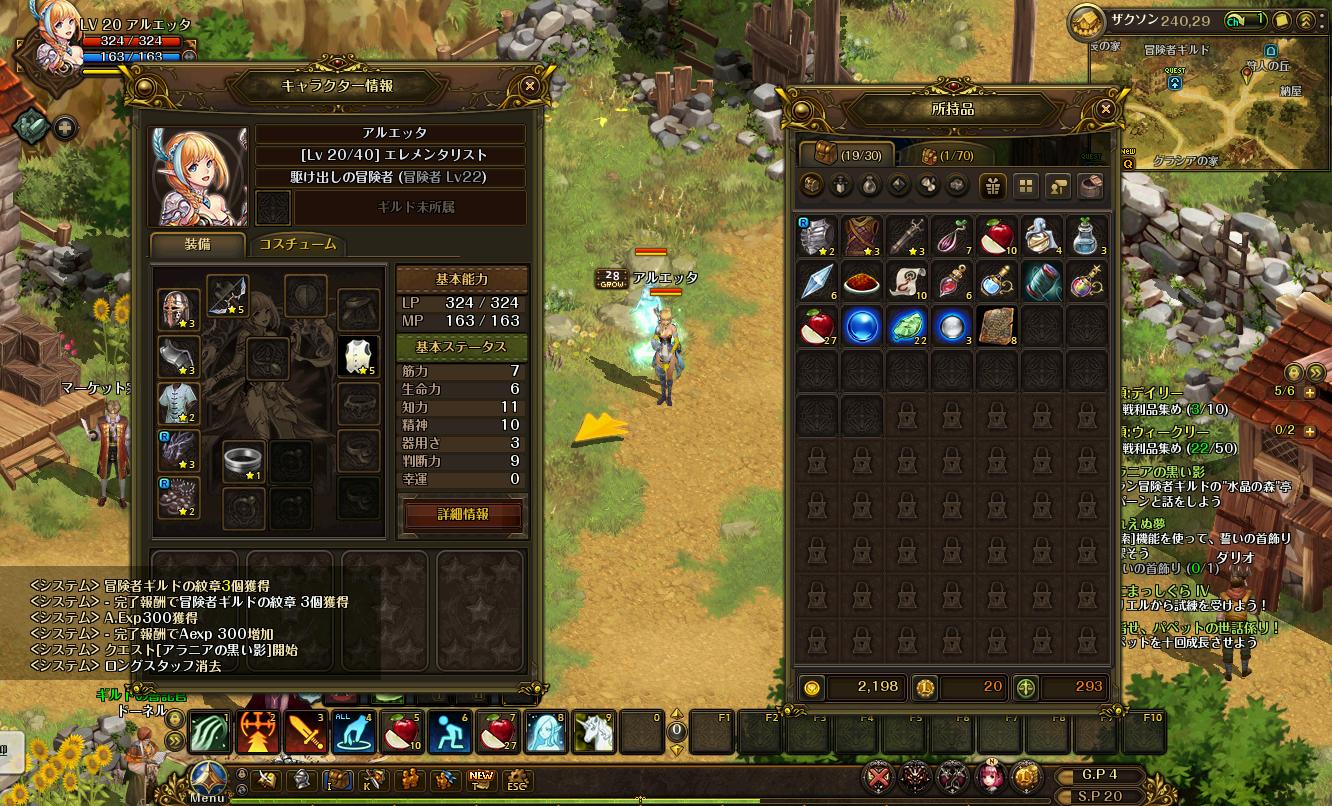Pick the green leaf item stack of 22
The width and height of the screenshot is (1332, 806).
(x=907, y=326)
